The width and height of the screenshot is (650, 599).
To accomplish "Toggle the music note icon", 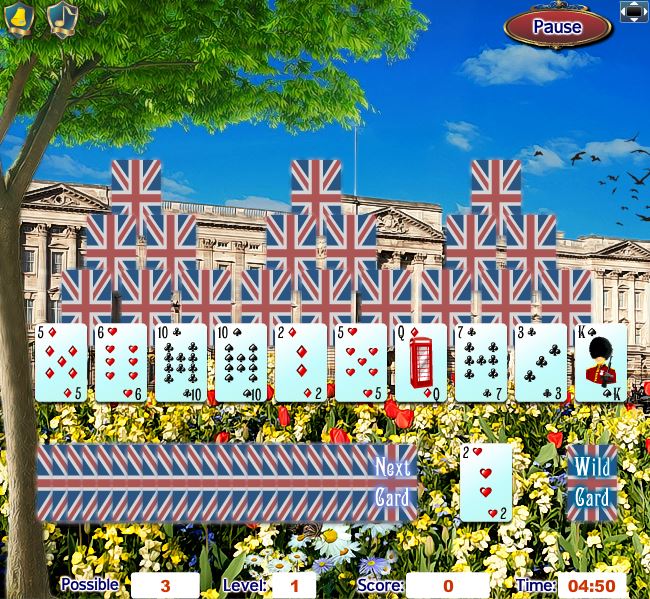I will tap(63, 18).
